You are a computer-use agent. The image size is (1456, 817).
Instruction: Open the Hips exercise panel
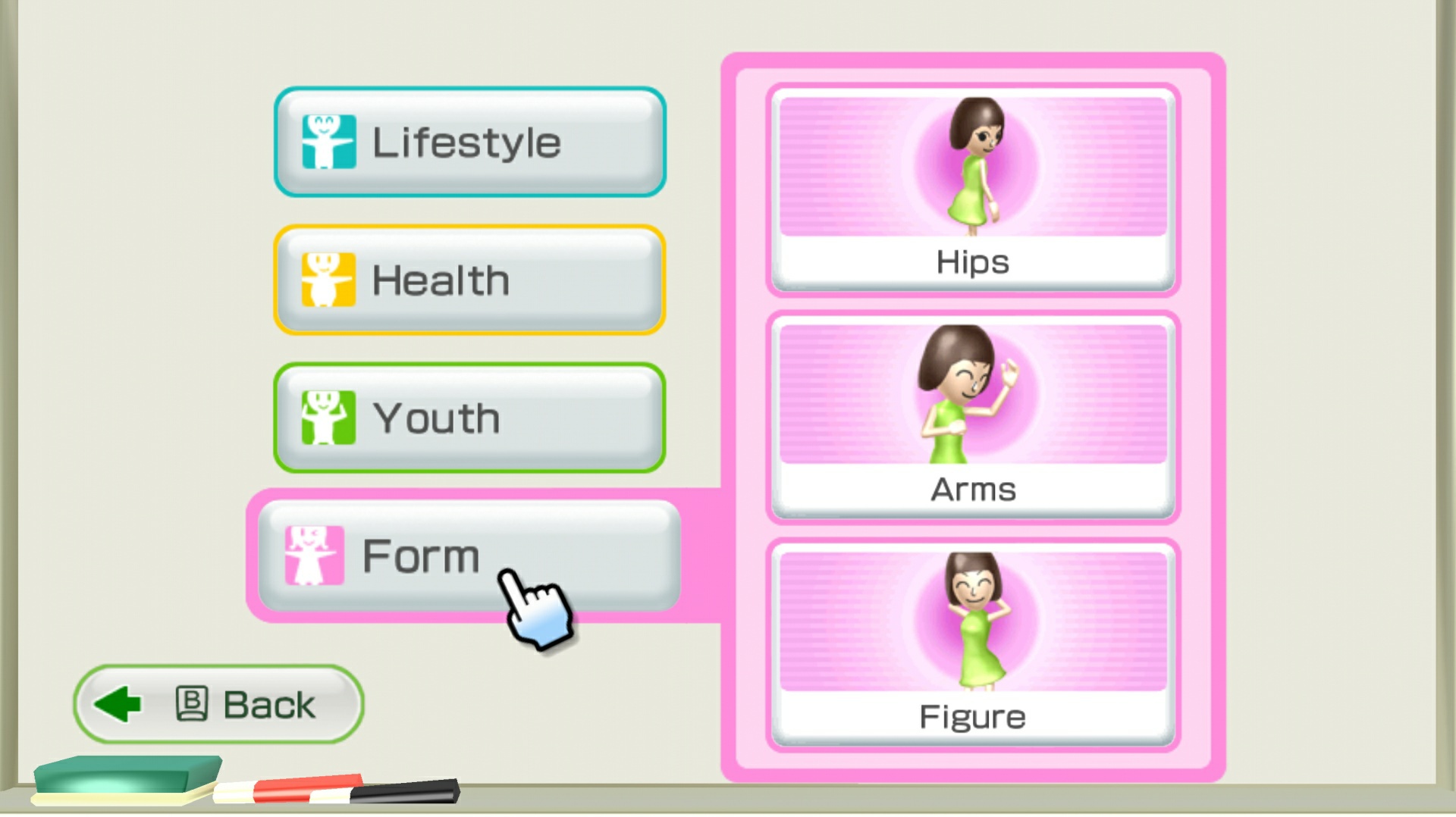973,189
